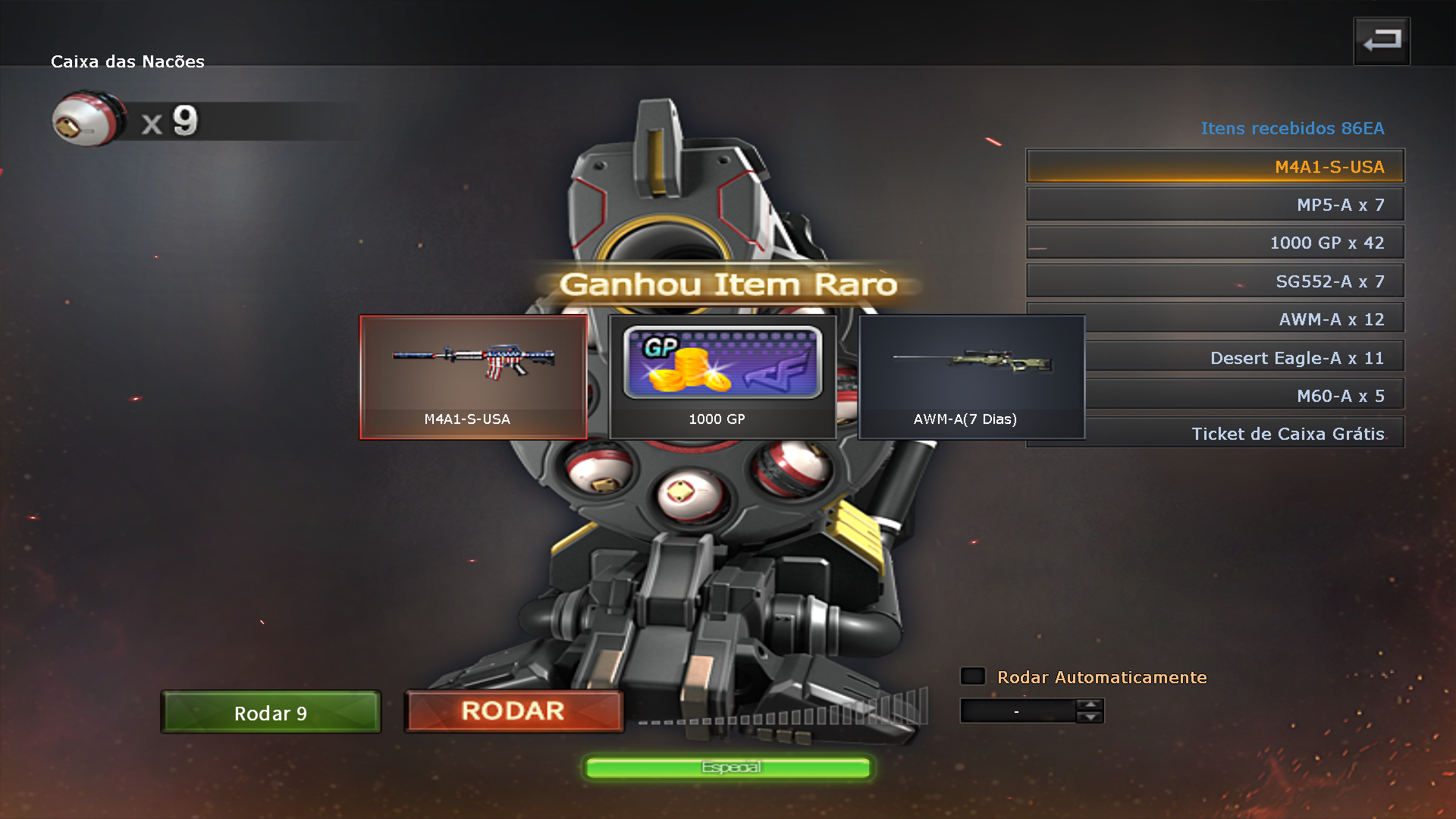The height and width of the screenshot is (819, 1456).
Task: Click the spin count increment arrow
Action: pos(1090,705)
